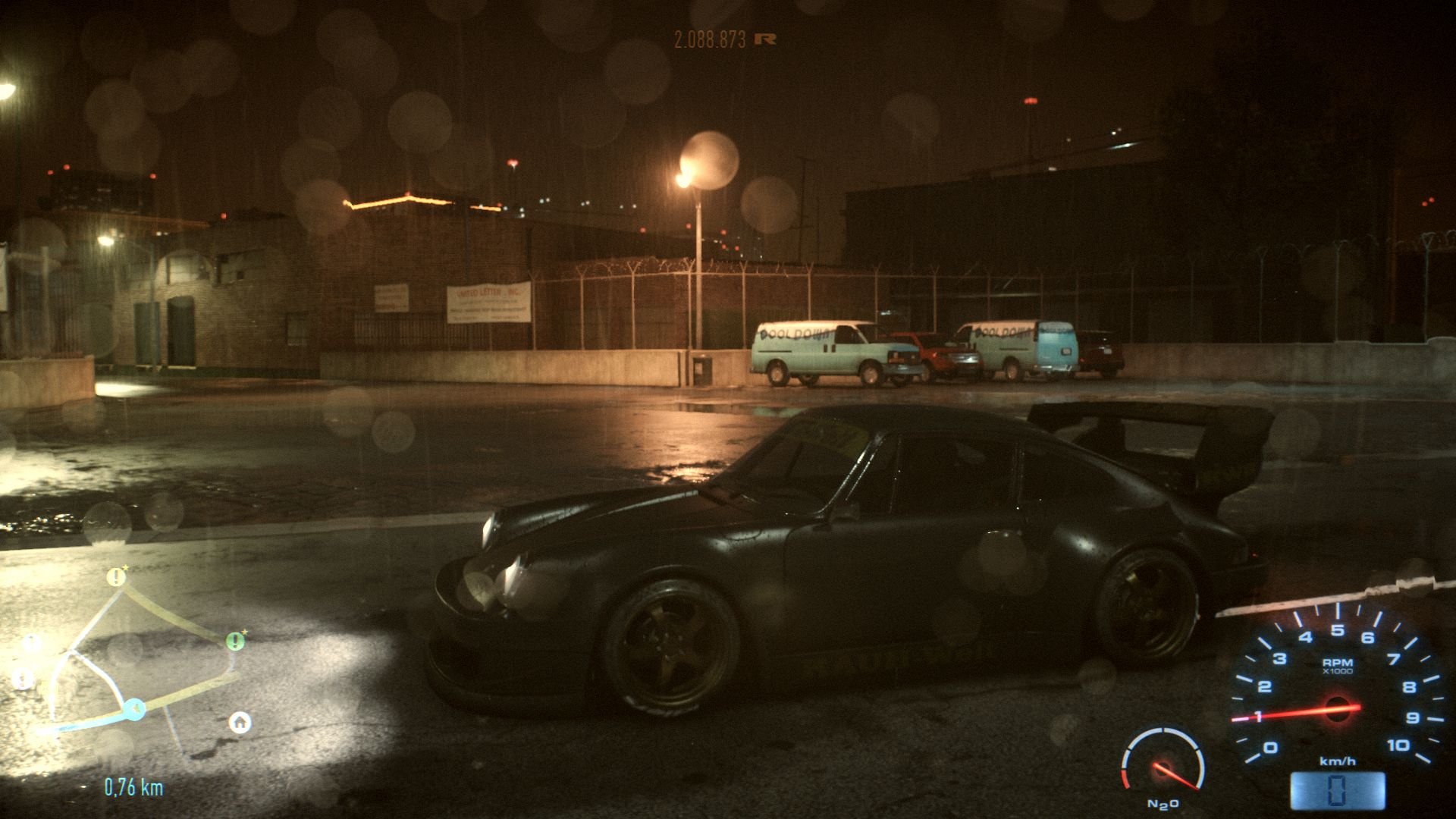Select the green exclamation event marker on the minimap

click(235, 641)
